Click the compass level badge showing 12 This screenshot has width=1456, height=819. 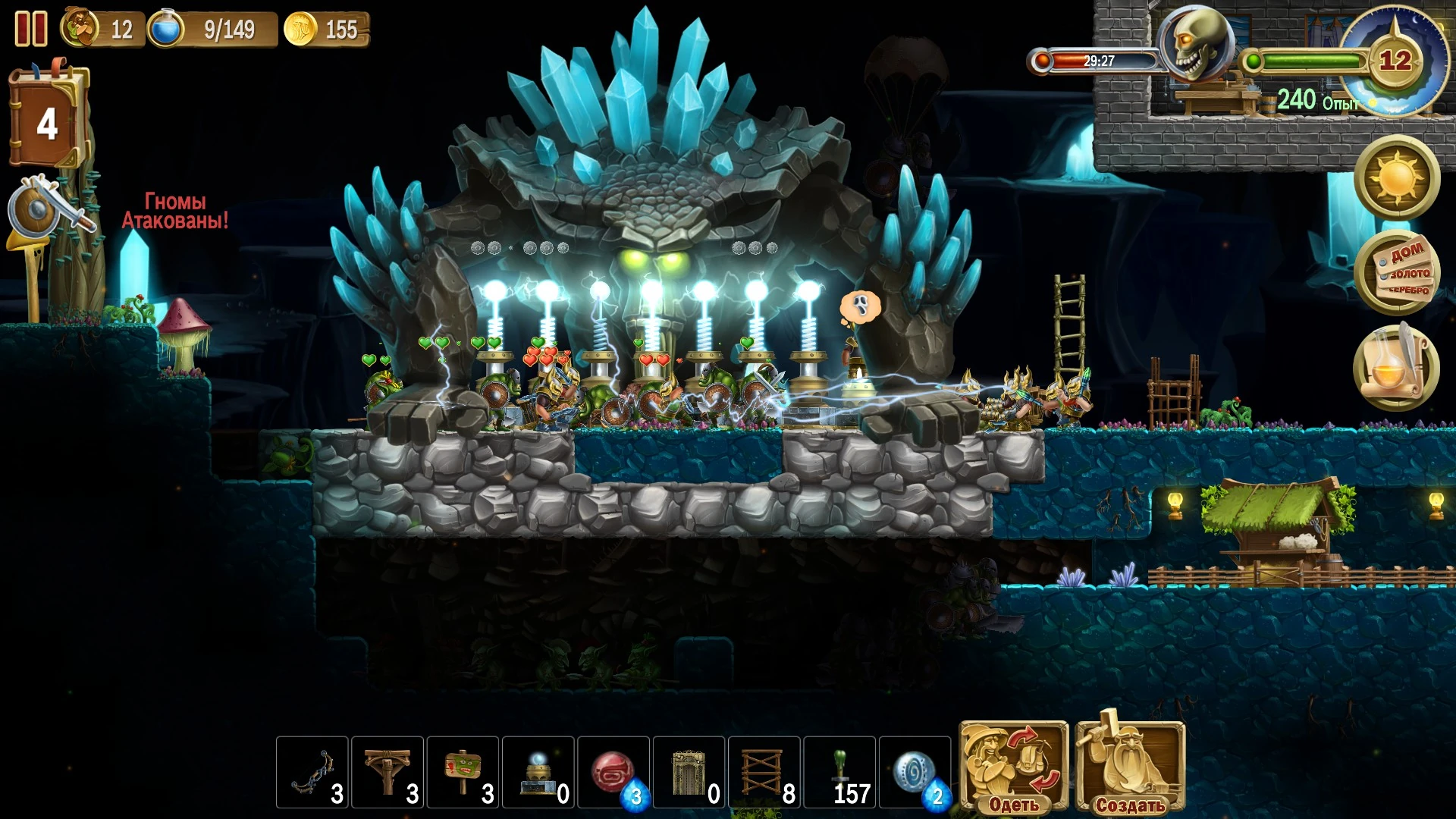click(1395, 59)
